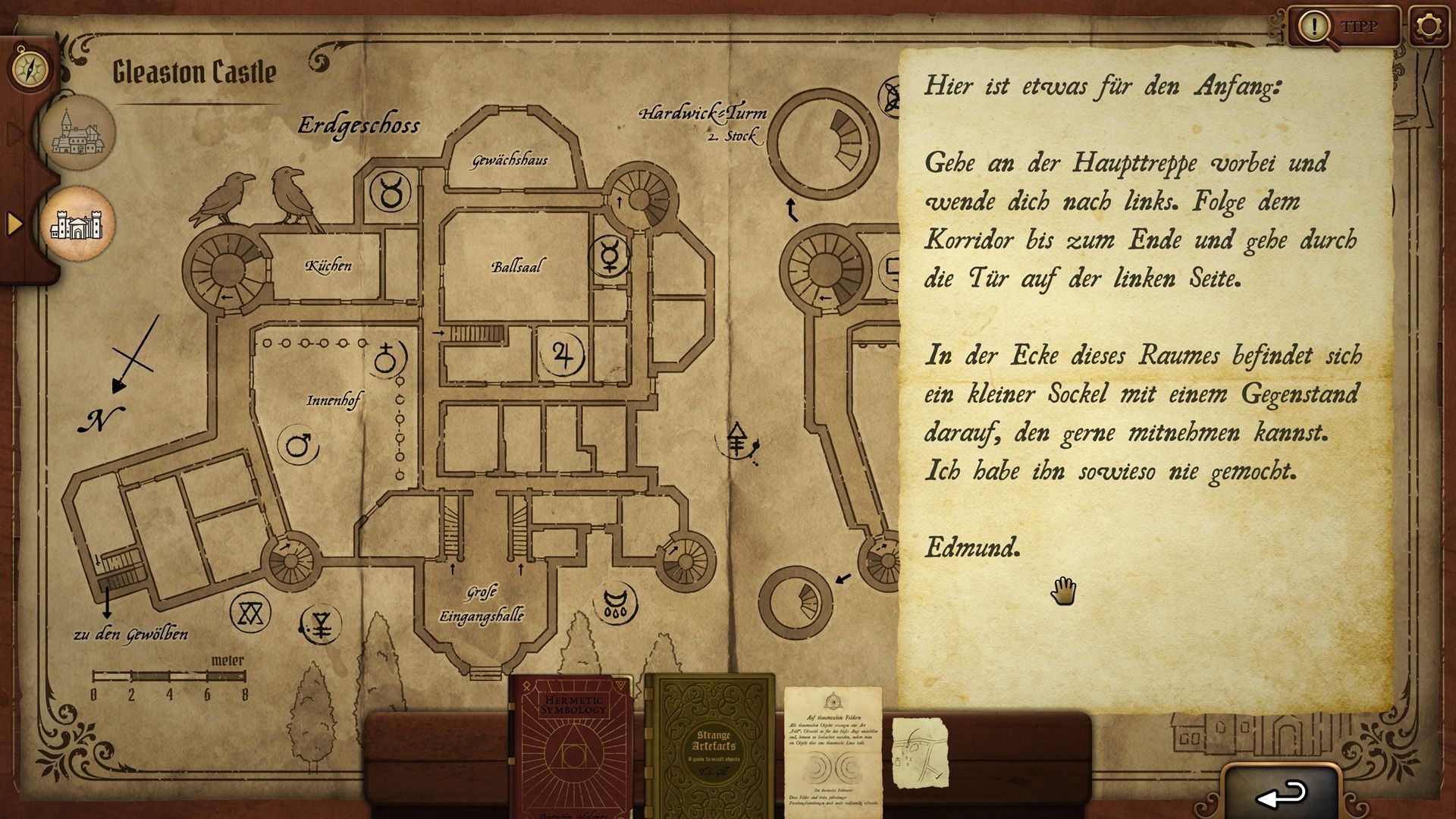Open the TIPP hint button
The height and width of the screenshot is (819, 1456).
coord(1344,27)
